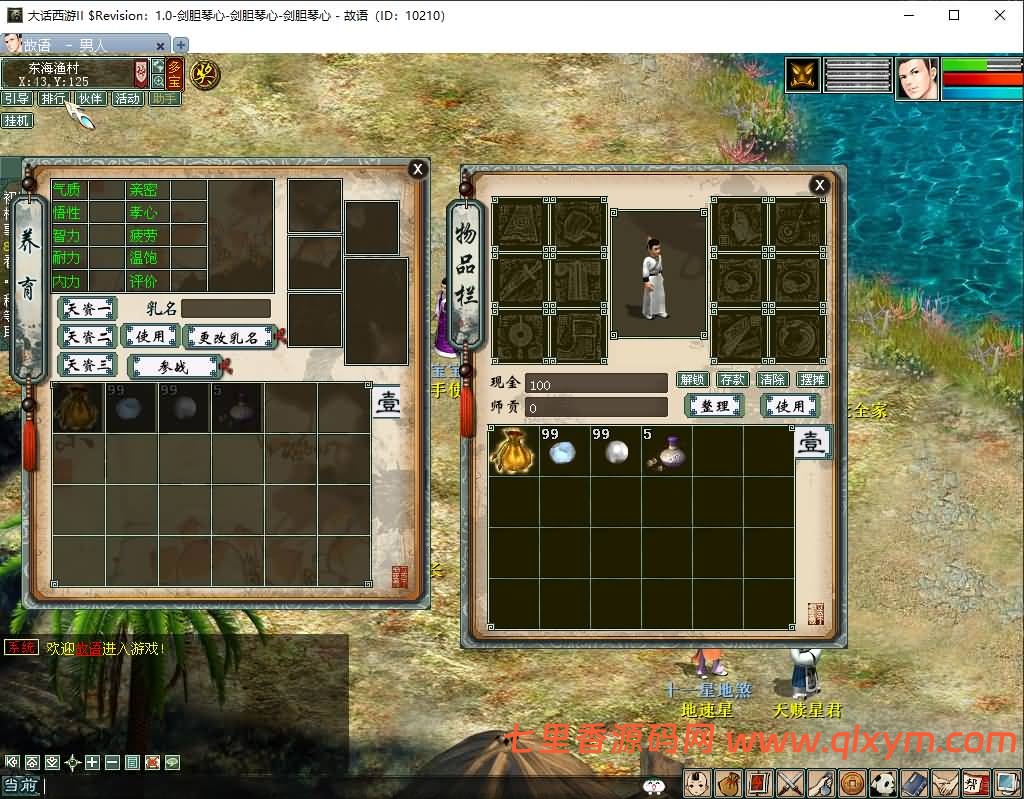Select the golden pouch in the inventory window
Screen dimensions: 1024x799
coord(513,452)
